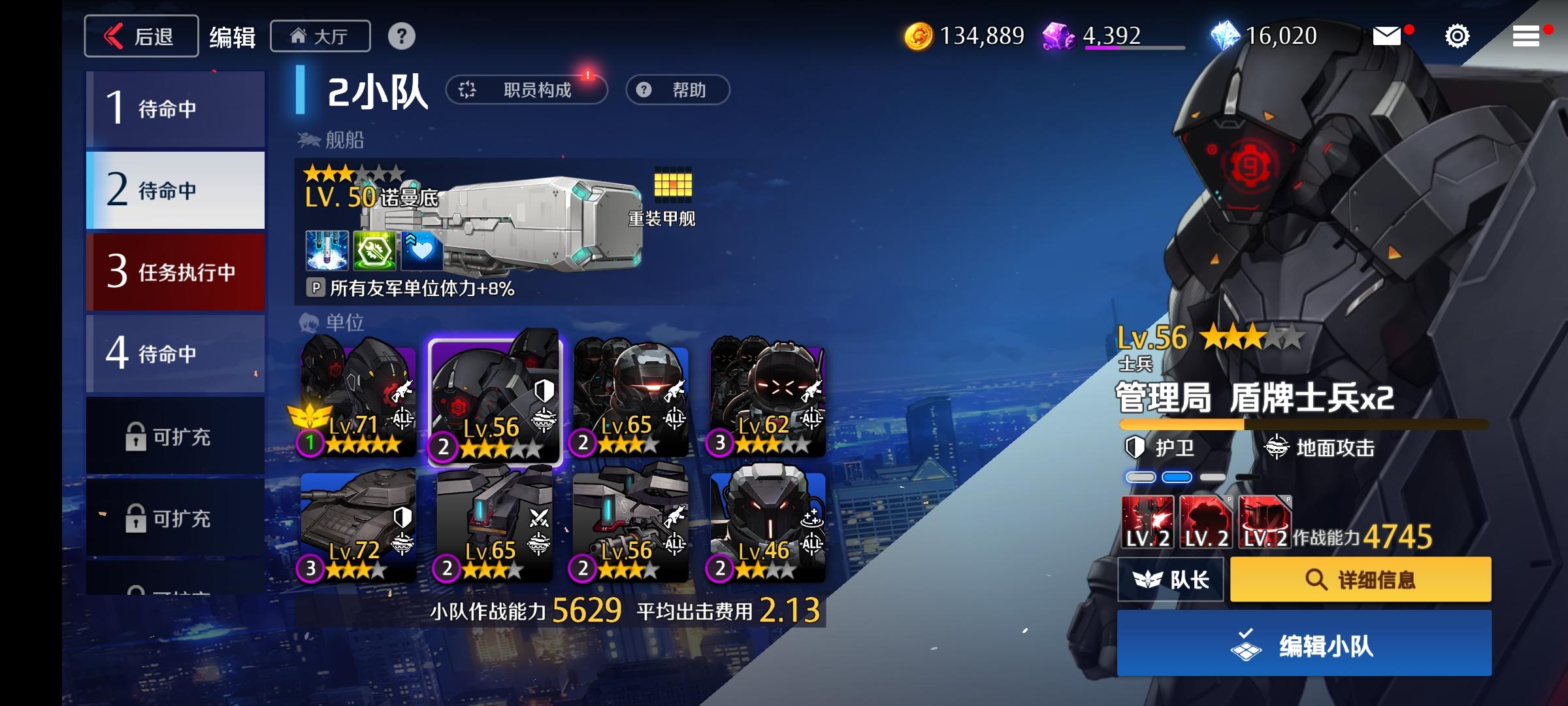This screenshot has width=1568, height=706.
Task: Click the 详细信息 button
Action: tap(1359, 579)
